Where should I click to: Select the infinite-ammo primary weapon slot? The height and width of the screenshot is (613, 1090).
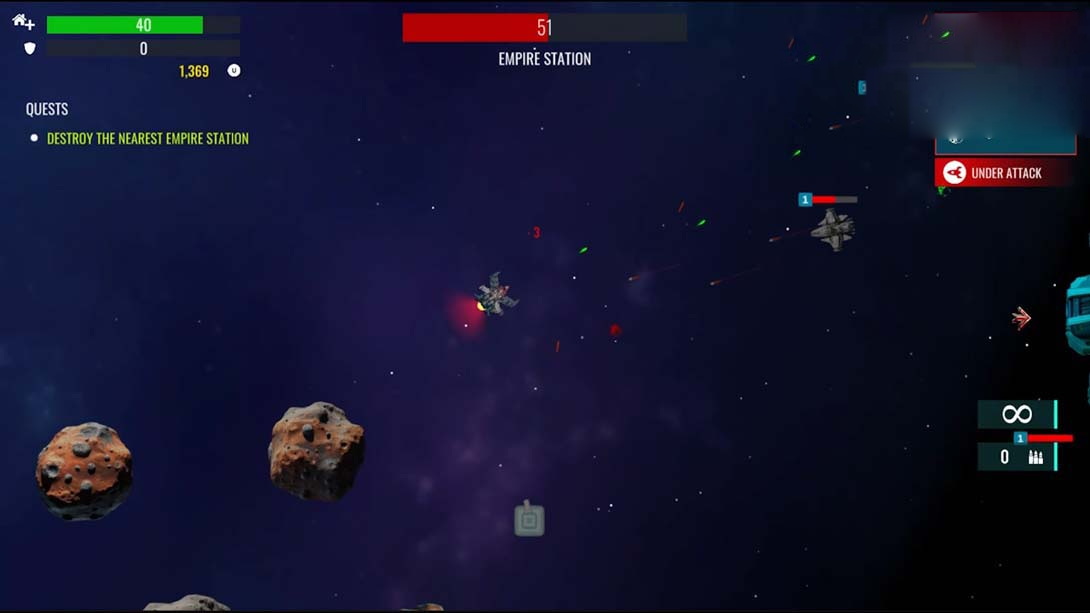click(1017, 414)
